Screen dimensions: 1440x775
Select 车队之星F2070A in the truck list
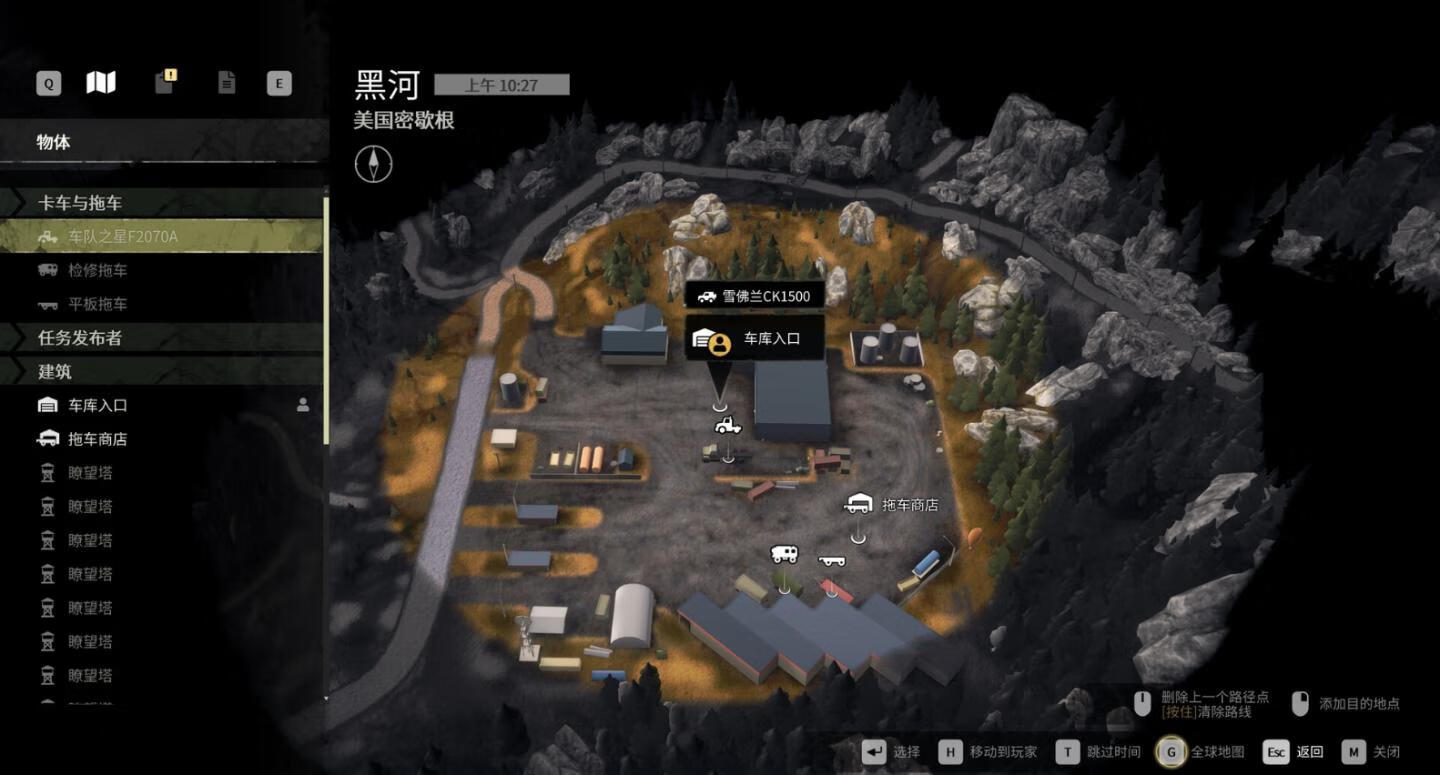click(x=122, y=237)
